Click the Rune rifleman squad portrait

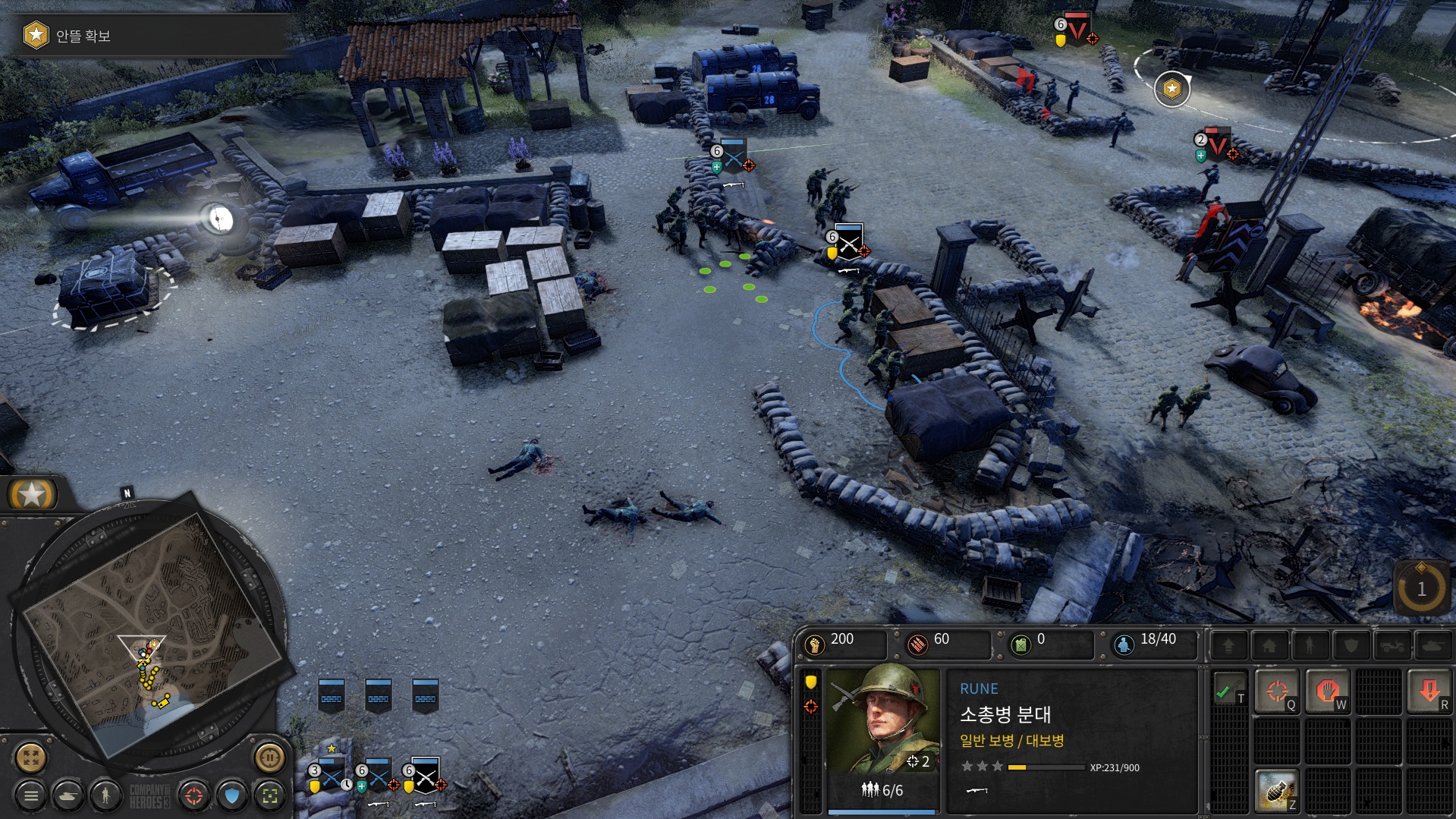(x=883, y=720)
